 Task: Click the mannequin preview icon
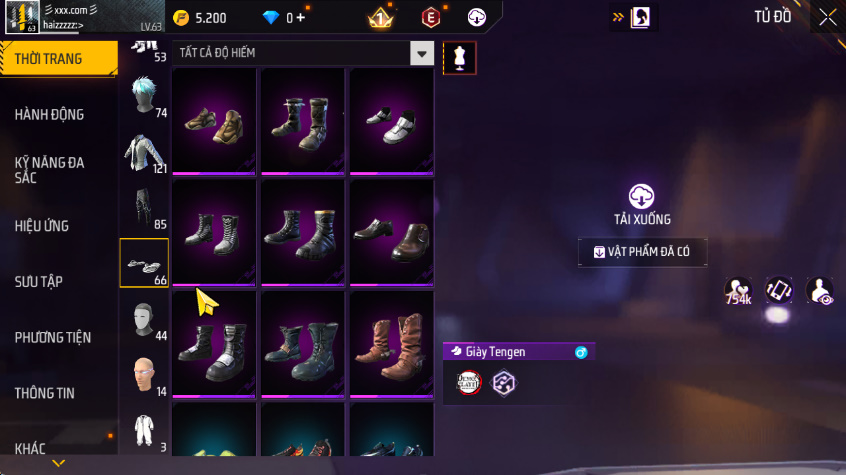click(x=460, y=58)
